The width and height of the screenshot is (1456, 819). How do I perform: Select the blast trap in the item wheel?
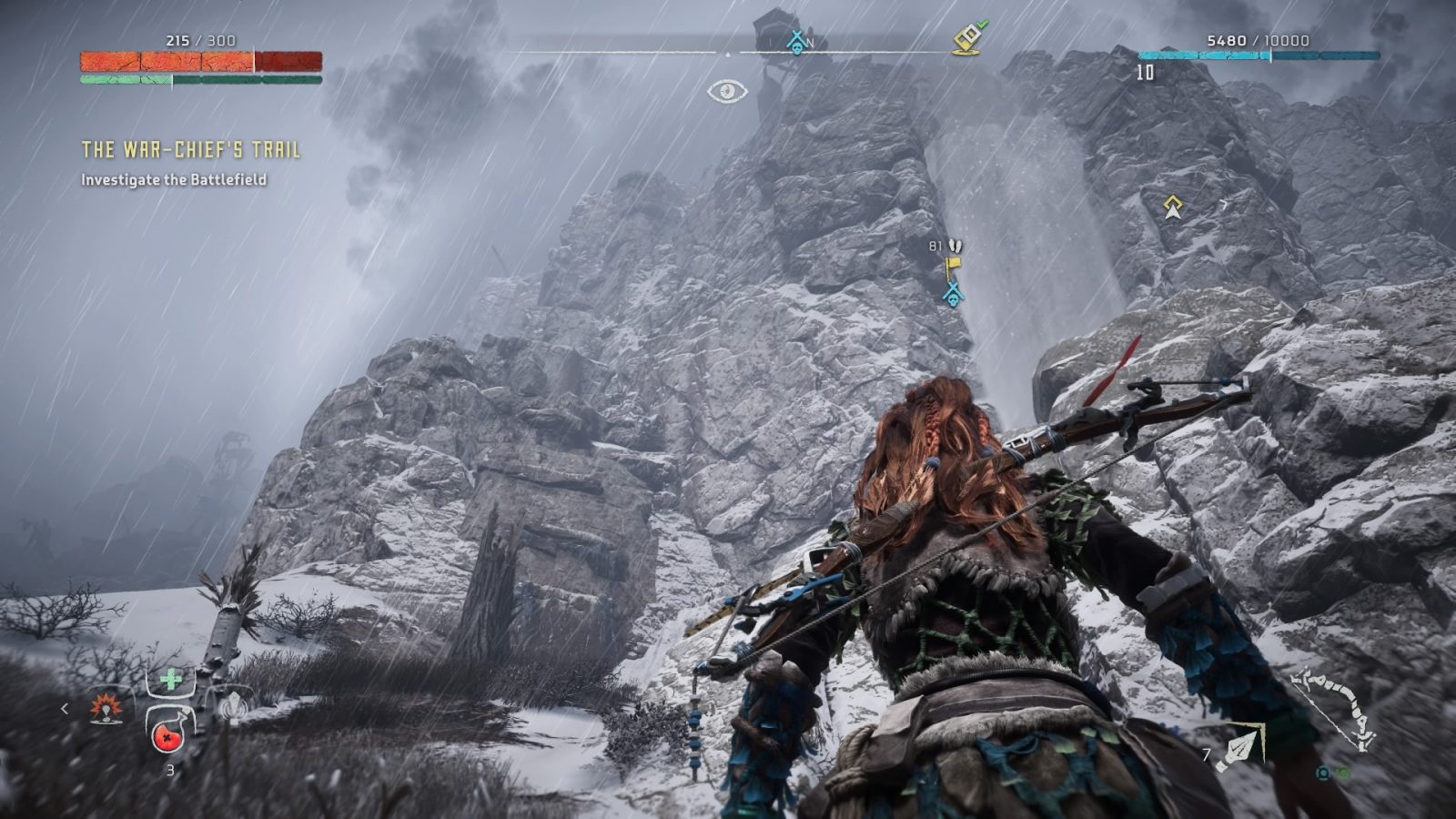[x=106, y=709]
